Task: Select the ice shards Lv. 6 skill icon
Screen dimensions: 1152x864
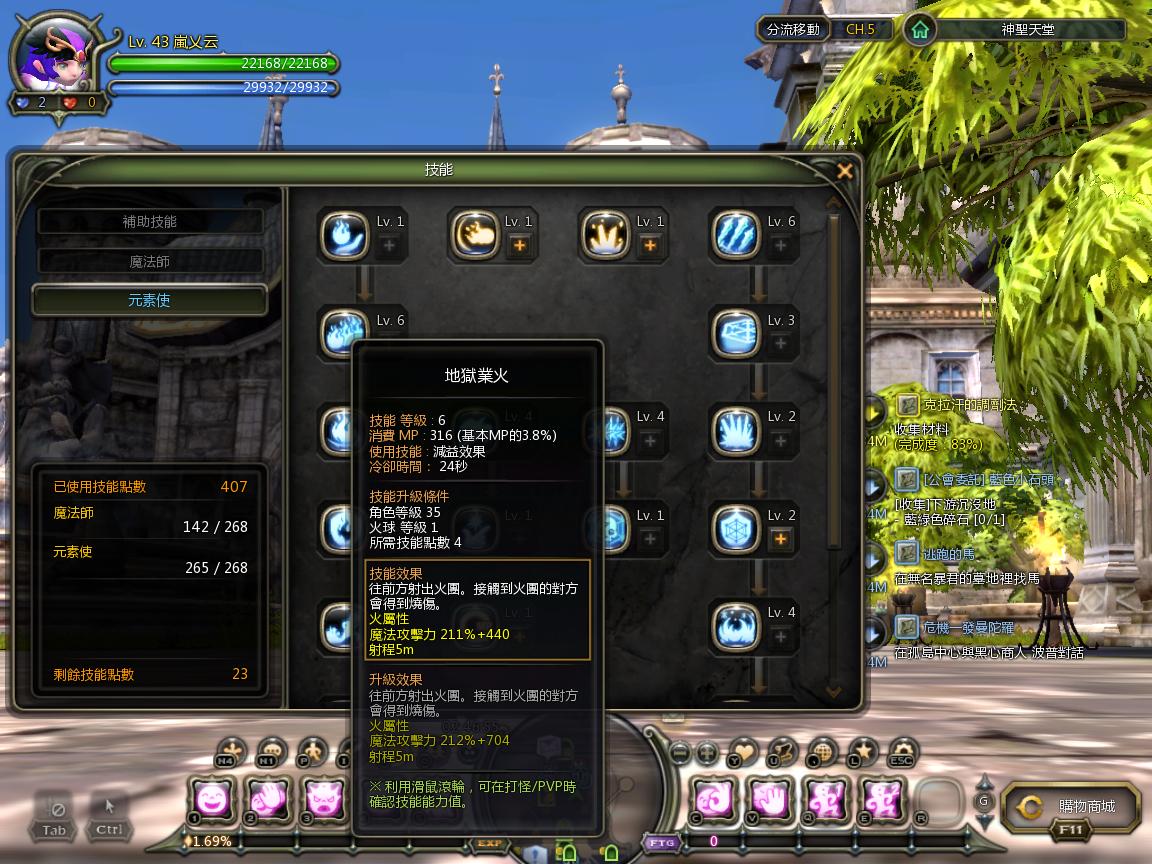Action: (737, 236)
